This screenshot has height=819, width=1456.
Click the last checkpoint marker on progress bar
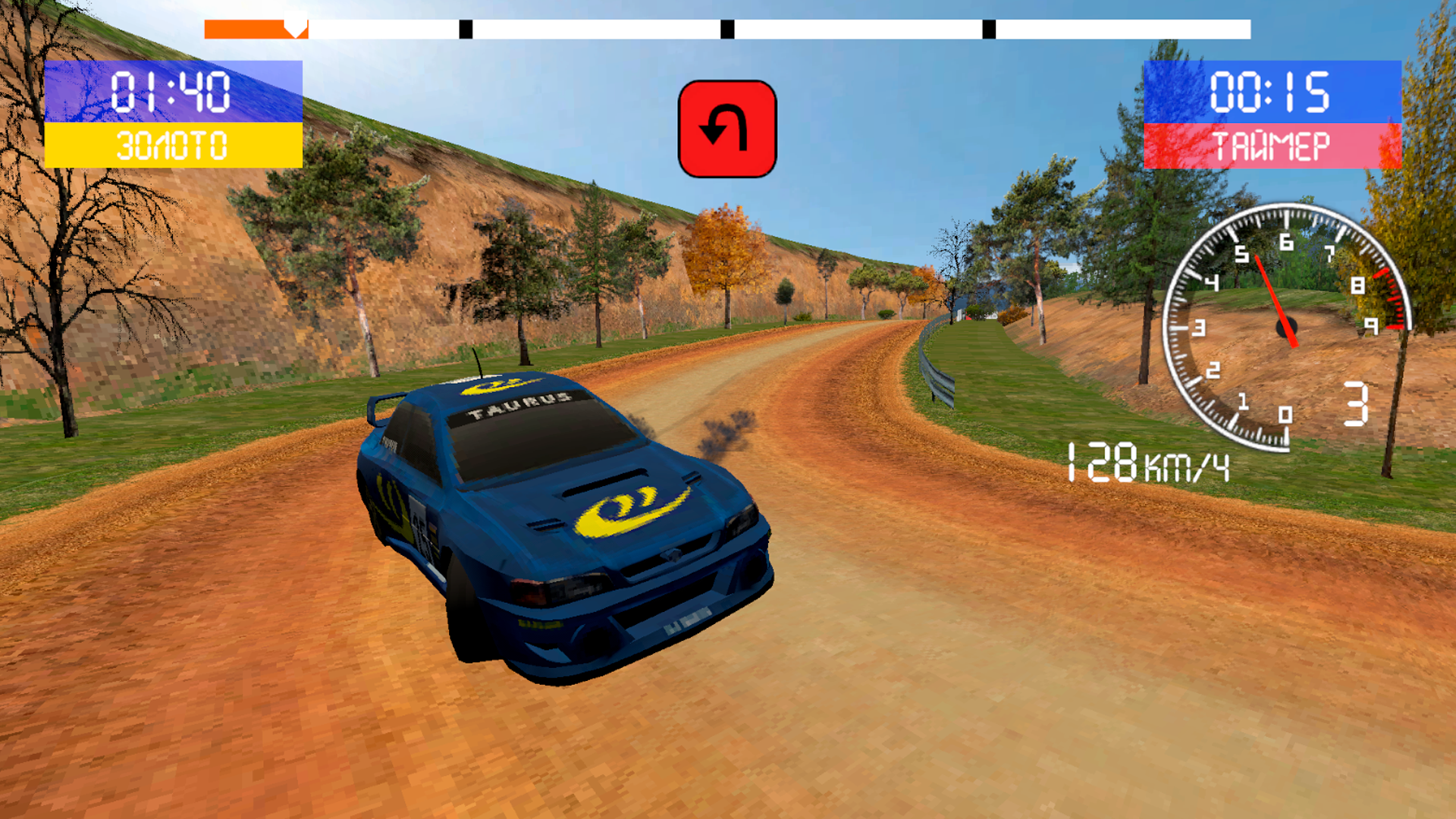click(x=987, y=30)
